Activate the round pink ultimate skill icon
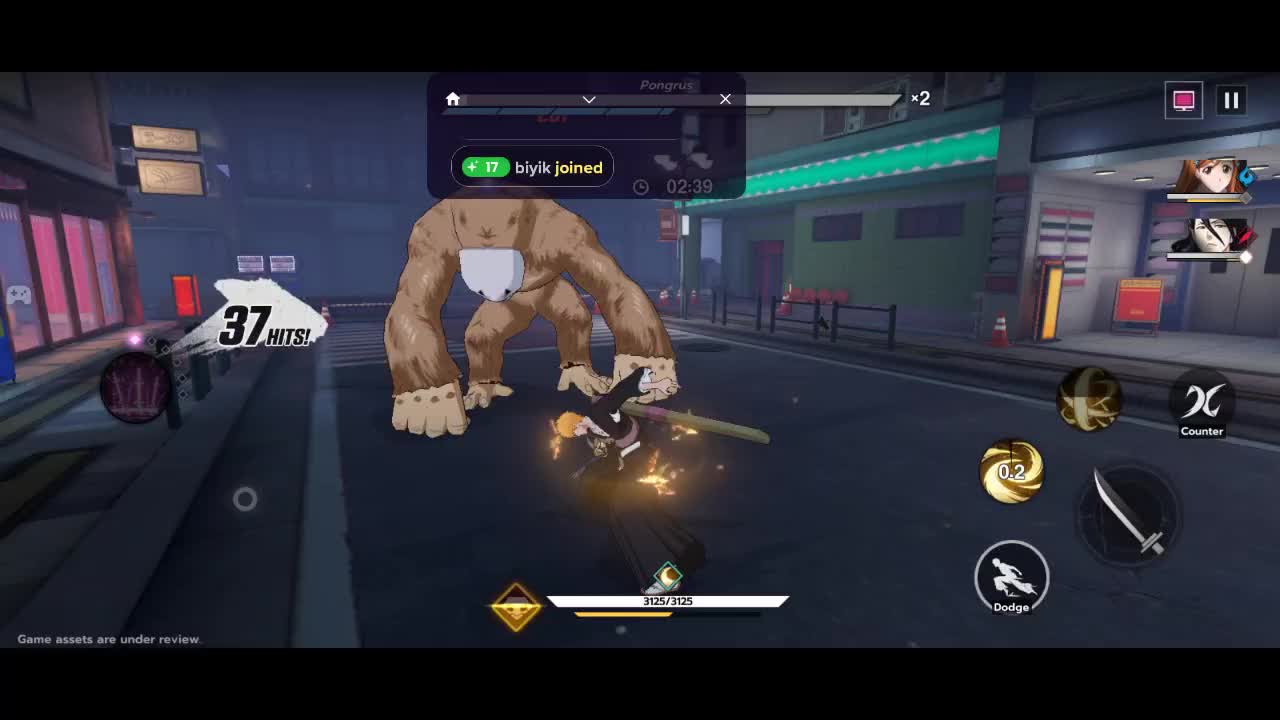 (135, 387)
